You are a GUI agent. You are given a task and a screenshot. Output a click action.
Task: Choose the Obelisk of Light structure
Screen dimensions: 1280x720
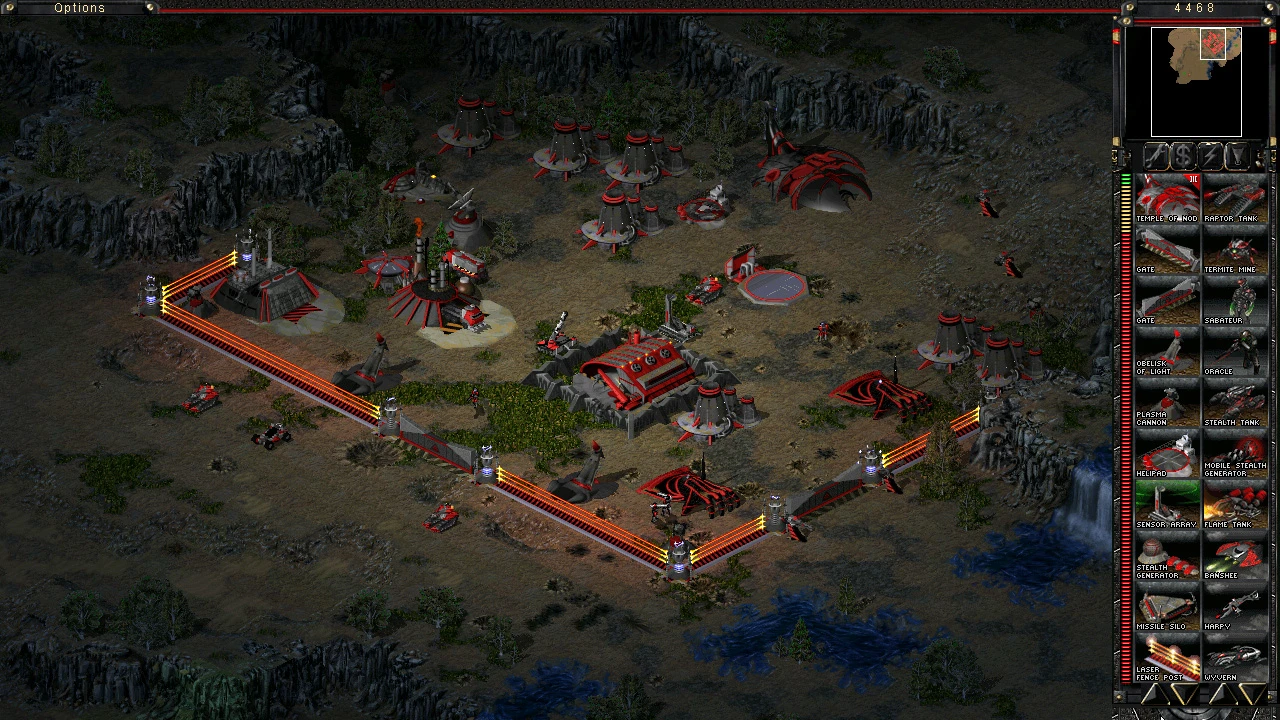(1167, 351)
